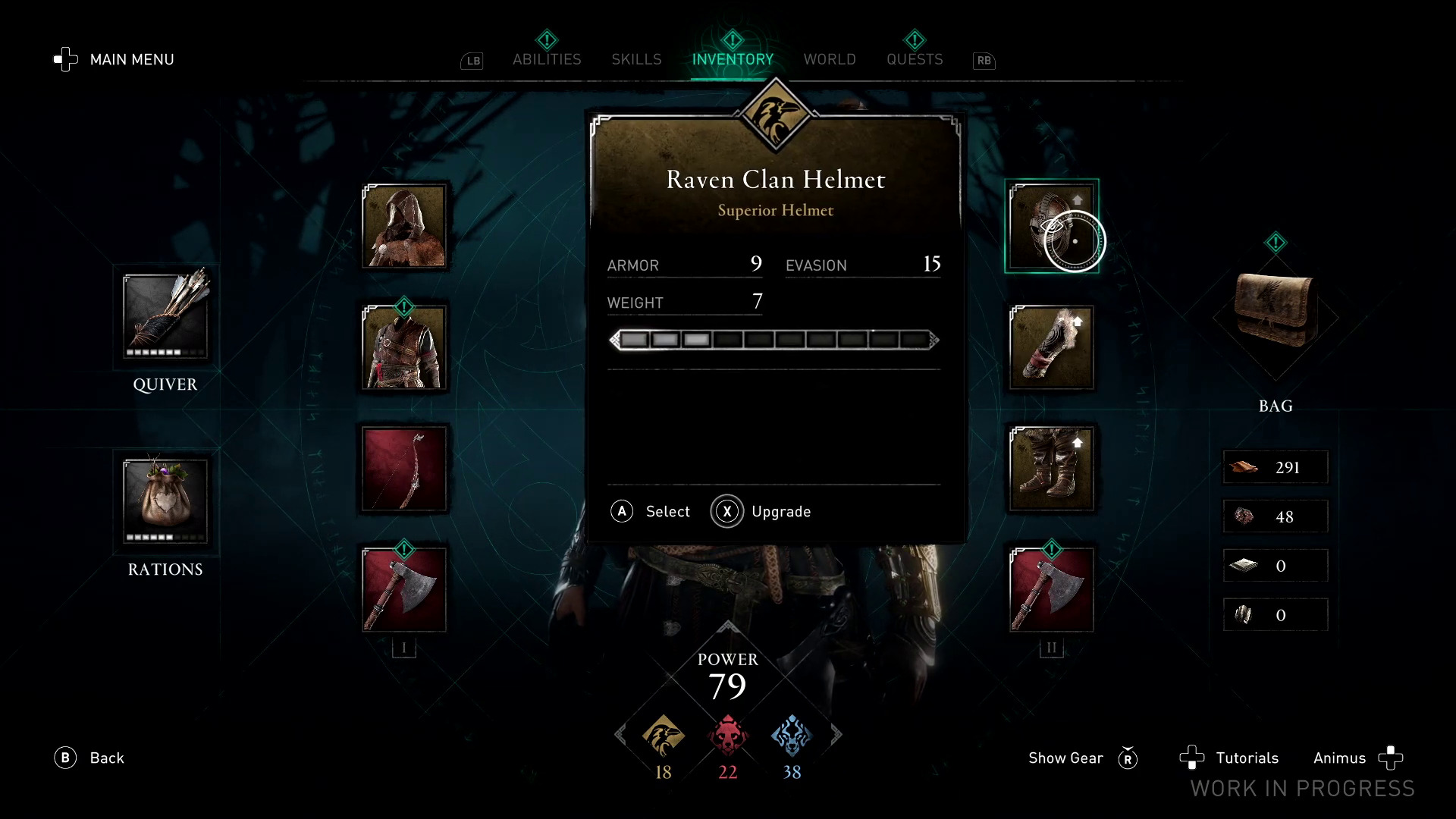Pick the right-hand axe slot
Screen dimensions: 1456x819
click(x=1051, y=590)
